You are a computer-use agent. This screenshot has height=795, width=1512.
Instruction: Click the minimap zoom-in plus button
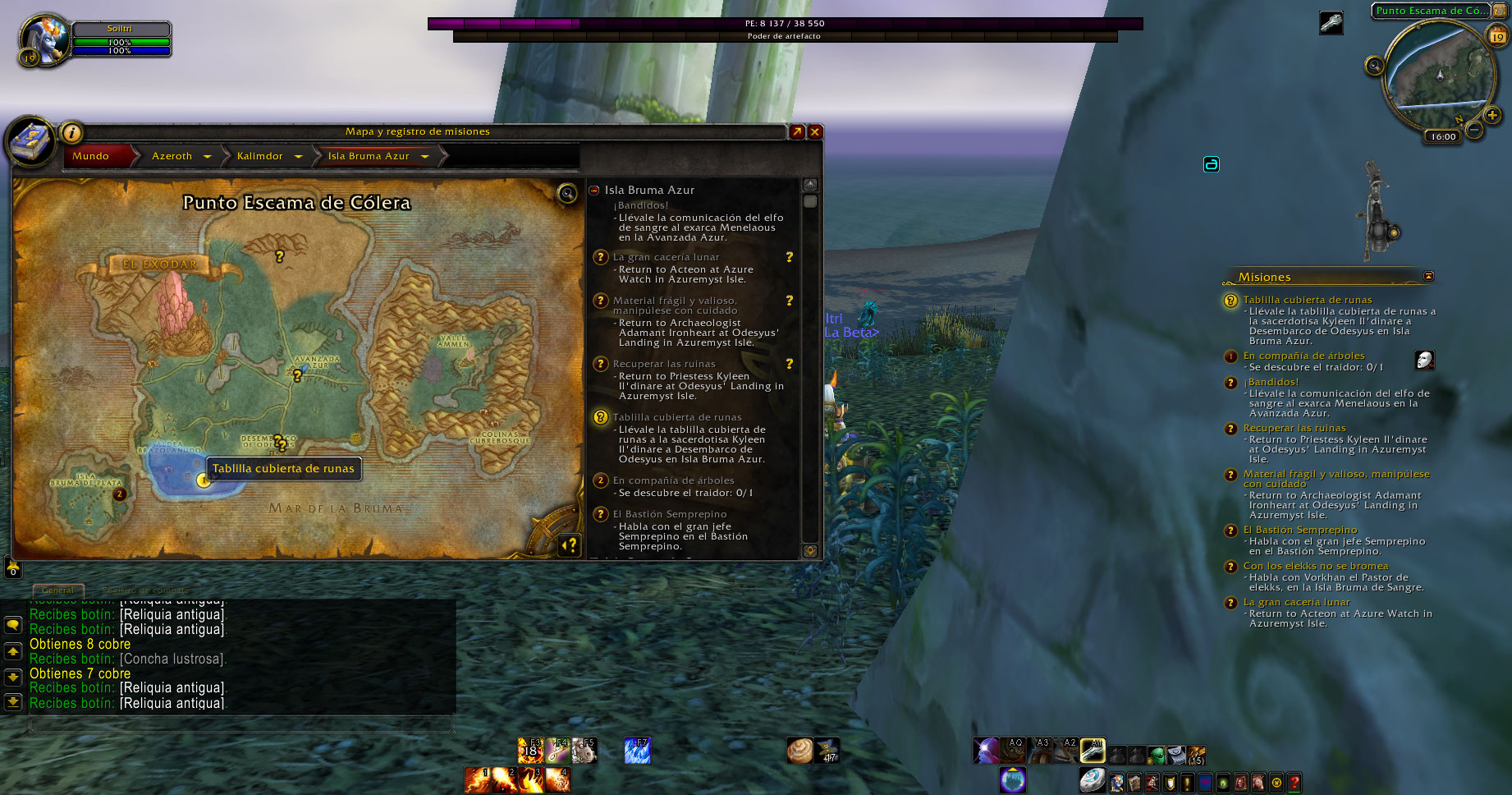(1493, 116)
